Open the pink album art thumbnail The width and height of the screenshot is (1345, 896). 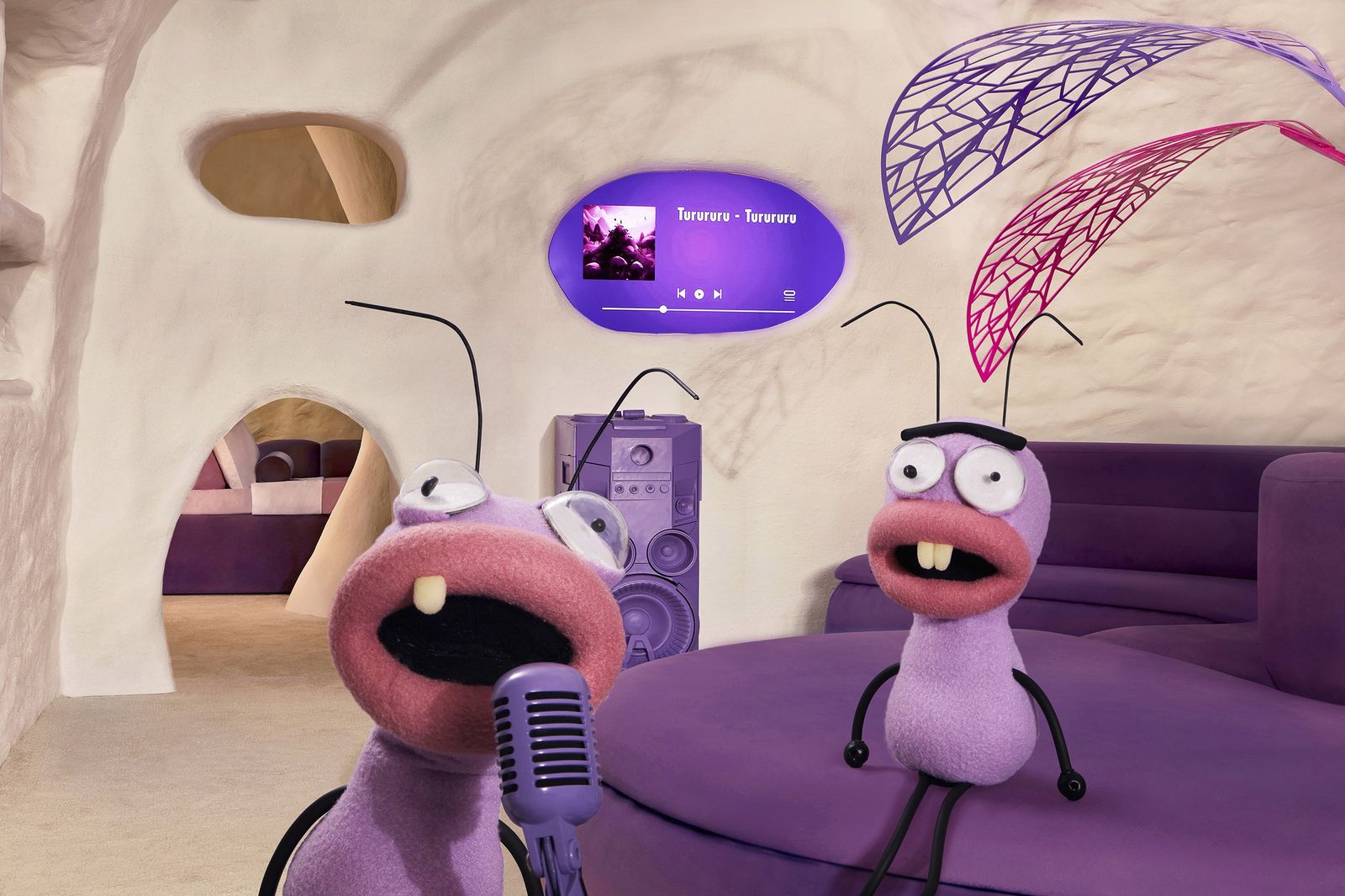click(x=619, y=244)
